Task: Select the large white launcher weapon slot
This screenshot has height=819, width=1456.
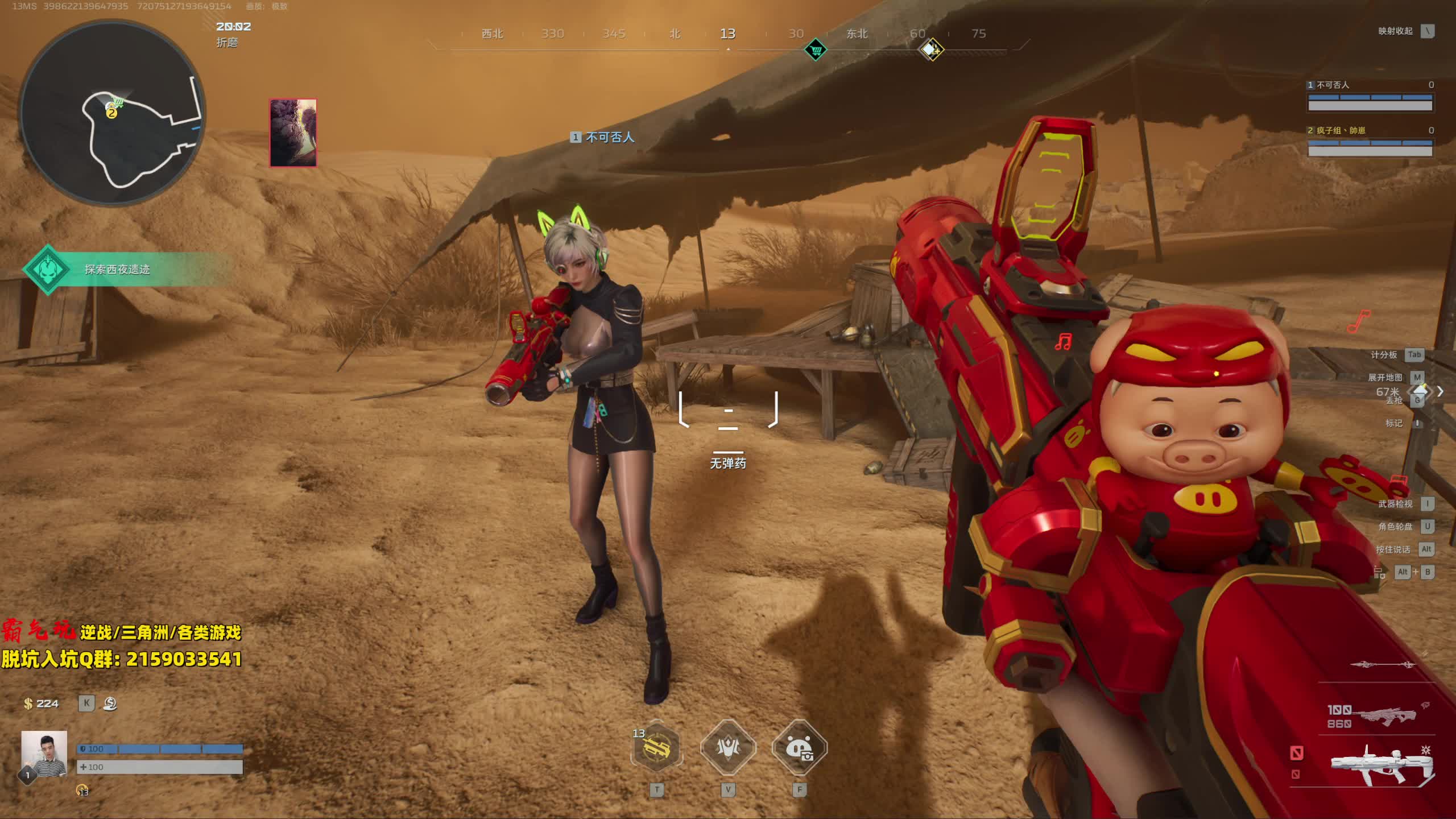Action: [1382, 765]
